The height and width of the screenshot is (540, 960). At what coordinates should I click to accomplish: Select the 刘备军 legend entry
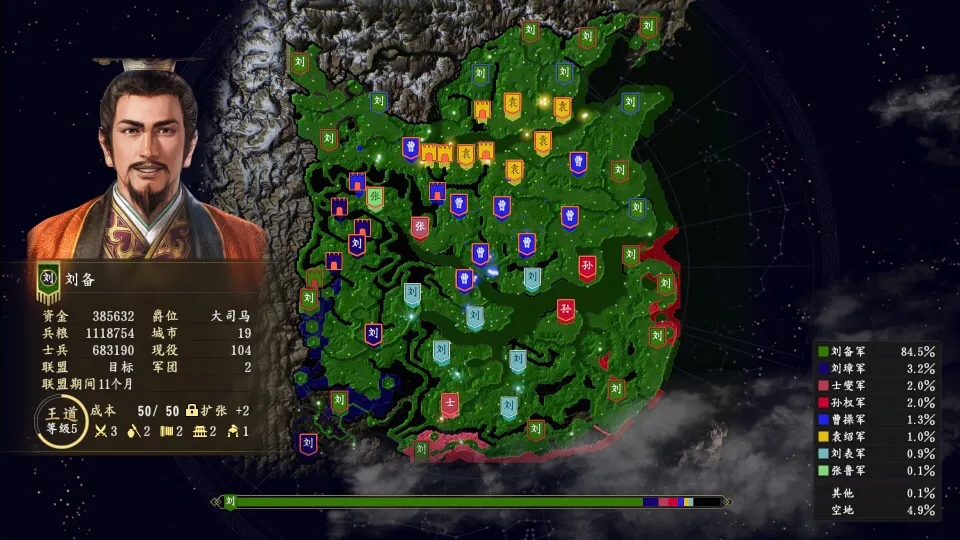pos(876,352)
